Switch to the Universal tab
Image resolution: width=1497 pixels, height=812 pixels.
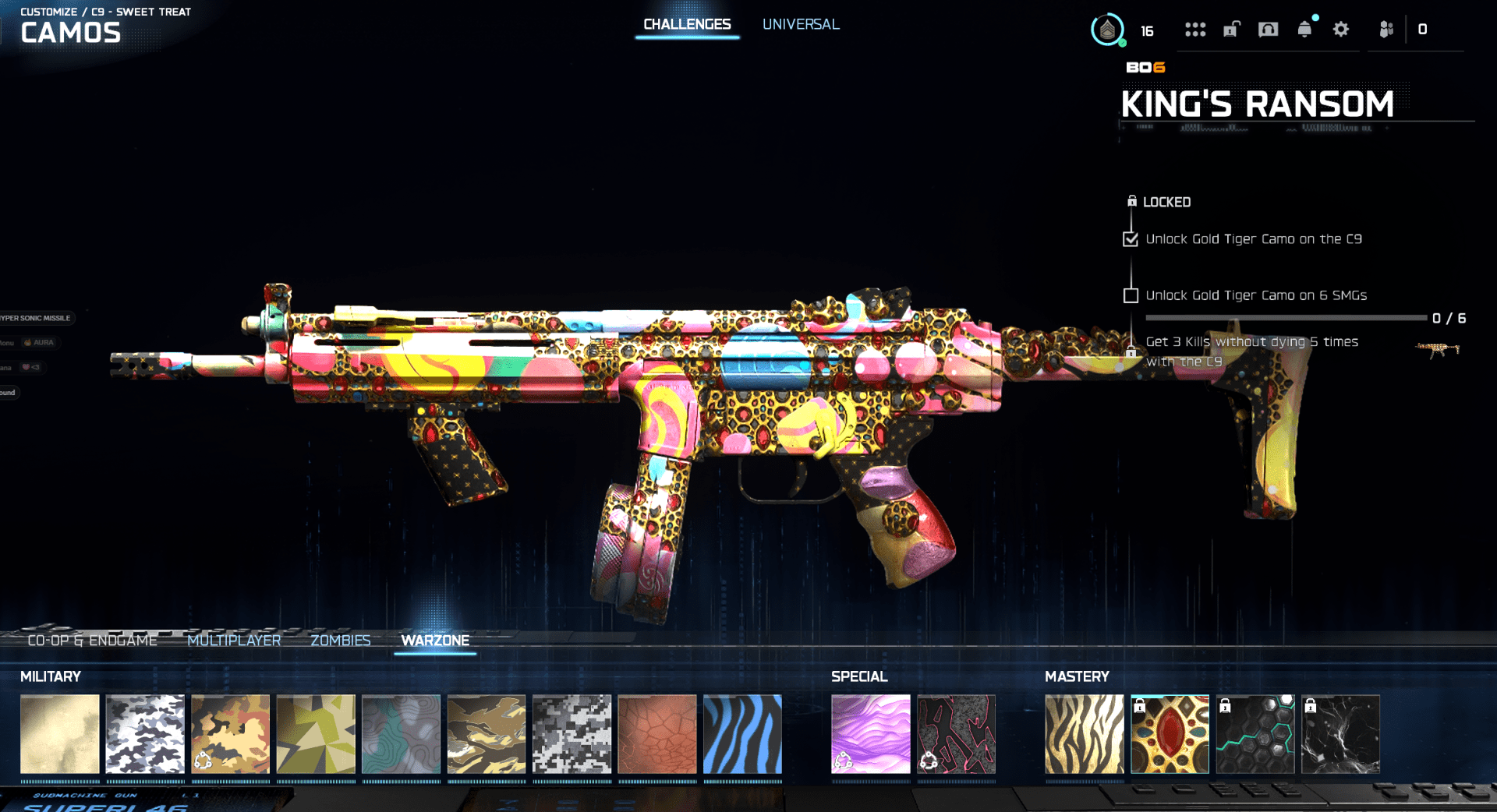click(801, 25)
